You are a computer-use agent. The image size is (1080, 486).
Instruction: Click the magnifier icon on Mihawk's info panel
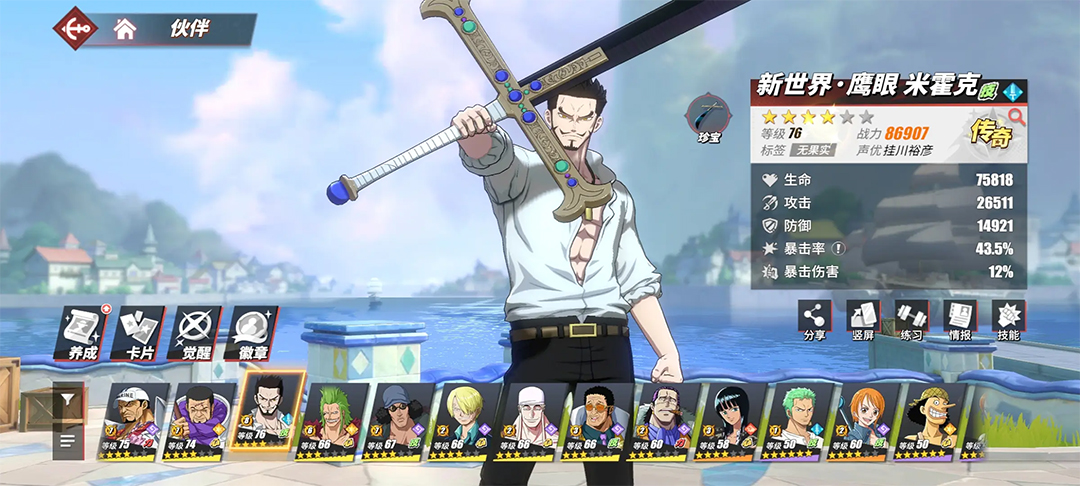pos(1017,117)
